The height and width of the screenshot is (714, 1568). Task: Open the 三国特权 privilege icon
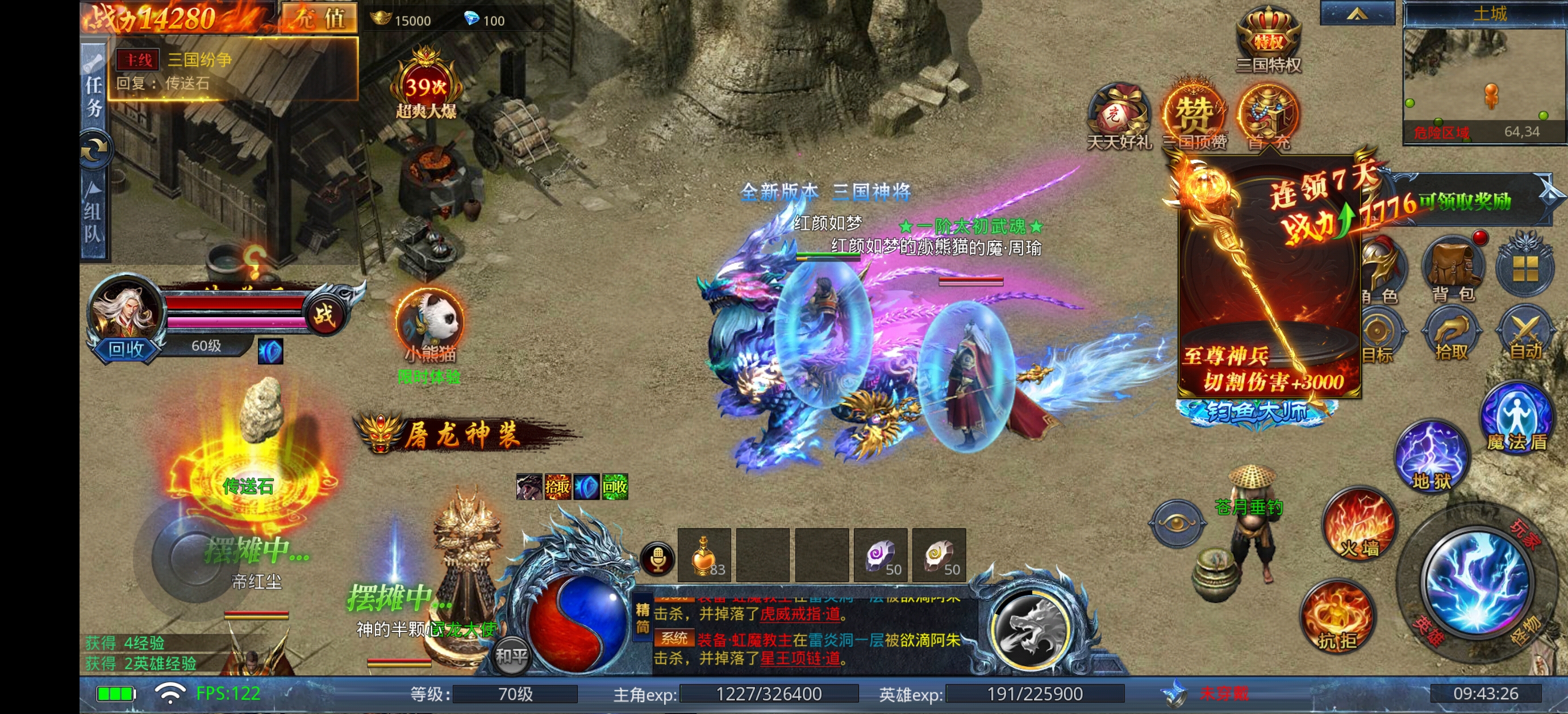pos(1269,39)
